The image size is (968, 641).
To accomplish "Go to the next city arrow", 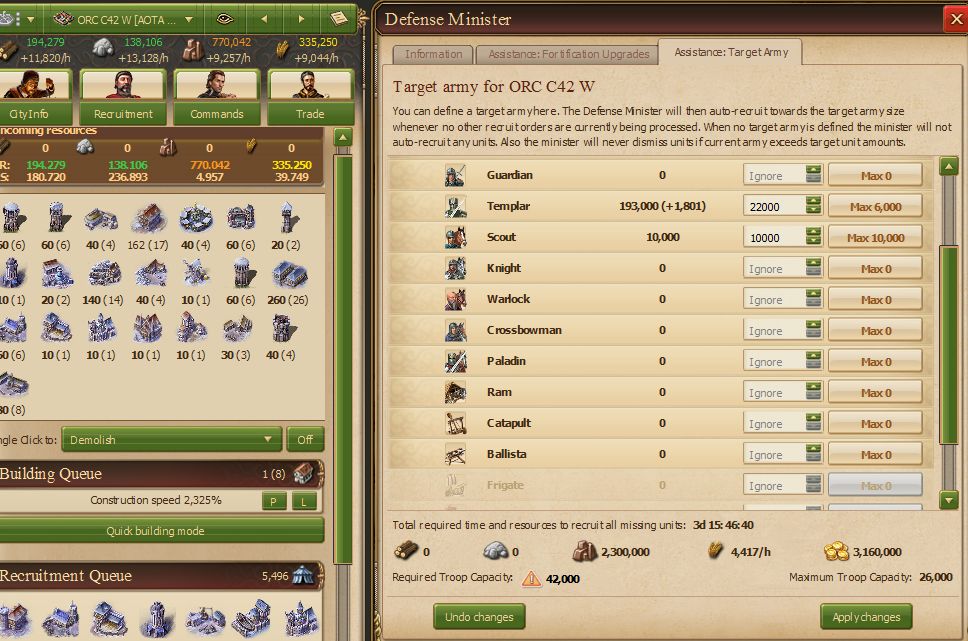I will (301, 19).
